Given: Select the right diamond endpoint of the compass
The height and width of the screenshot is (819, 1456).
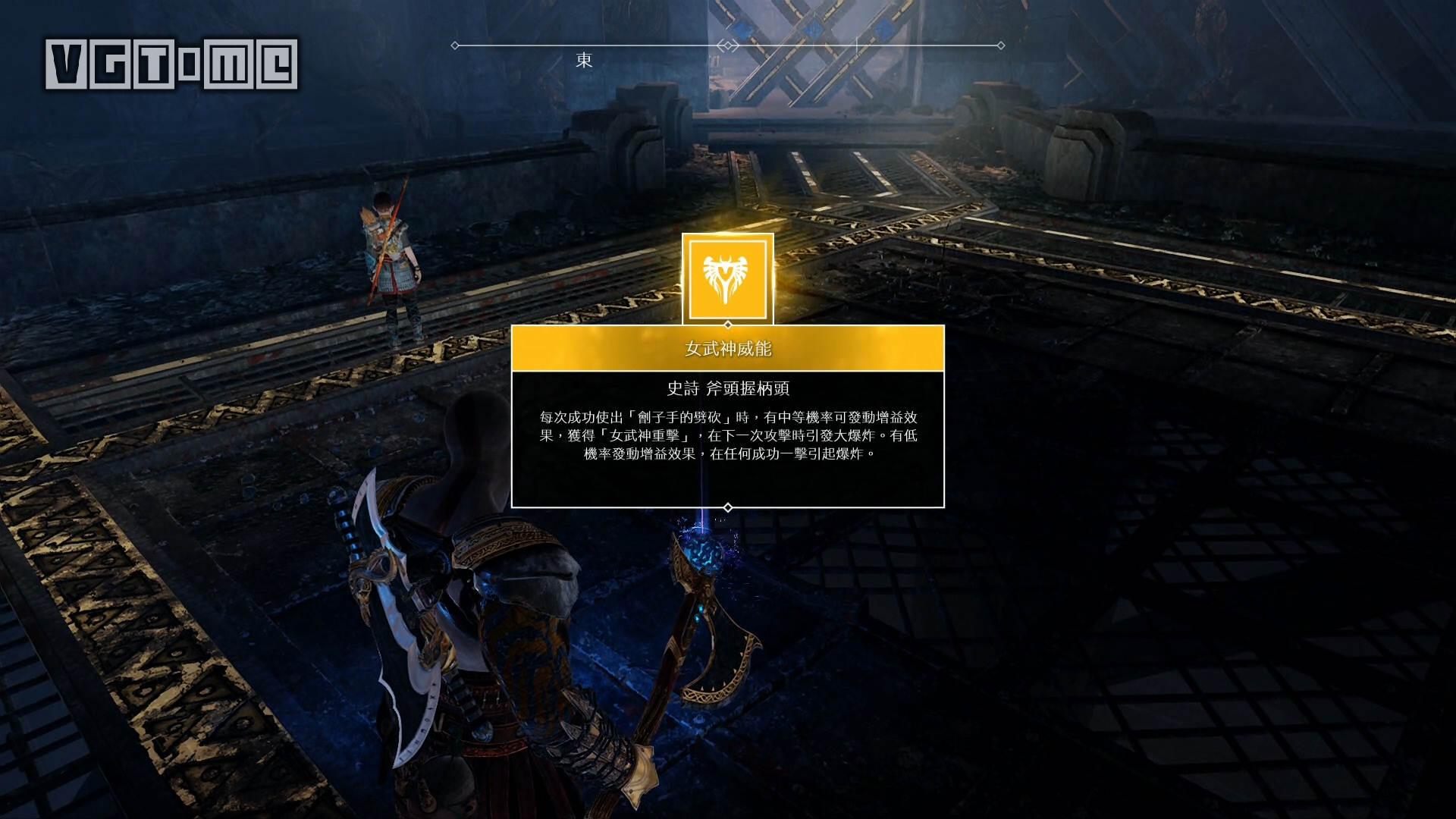Looking at the screenshot, I should point(1001,44).
